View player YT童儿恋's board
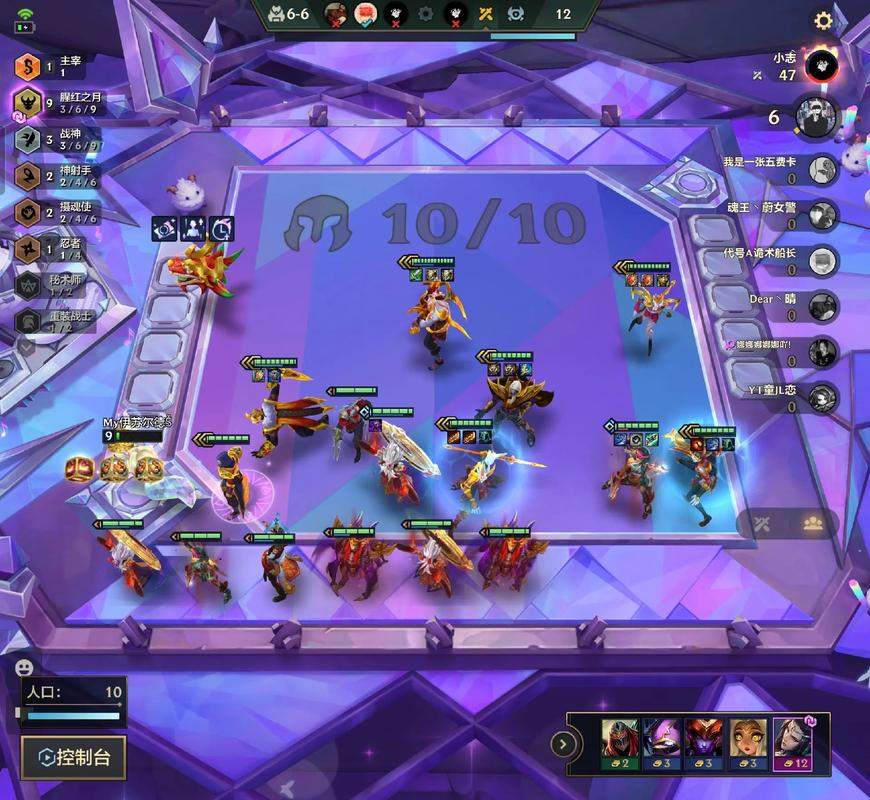870x800 pixels. coord(822,397)
